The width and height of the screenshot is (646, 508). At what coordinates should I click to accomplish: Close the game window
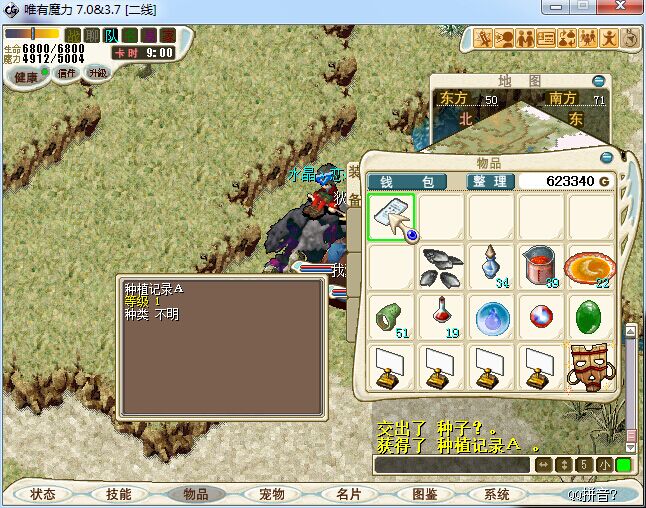(x=626, y=9)
